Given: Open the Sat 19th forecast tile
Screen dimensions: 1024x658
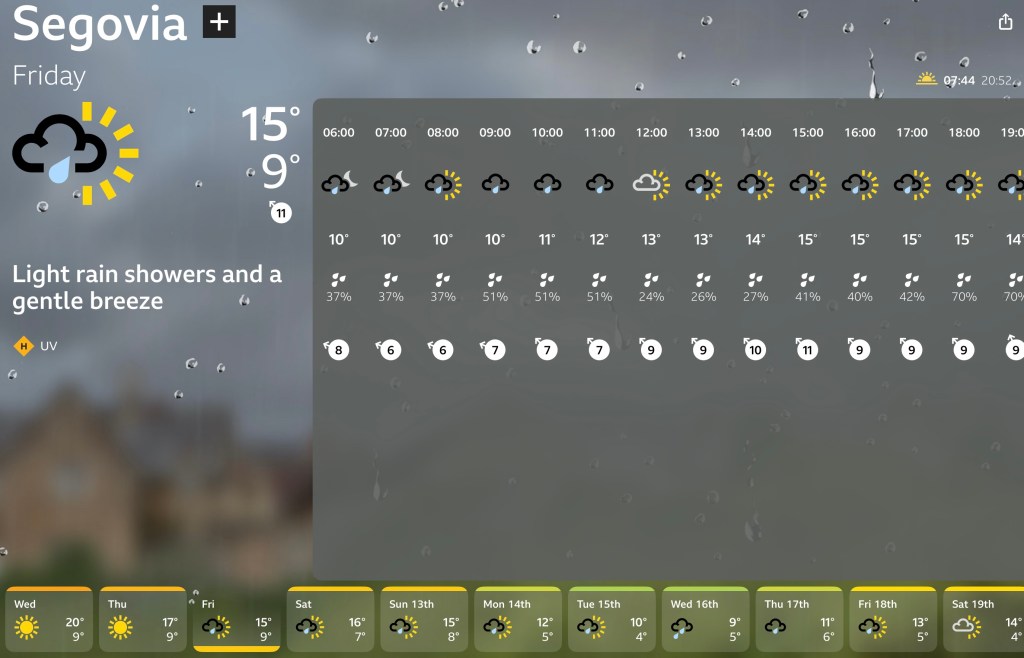Looking at the screenshot, I should point(983,619).
